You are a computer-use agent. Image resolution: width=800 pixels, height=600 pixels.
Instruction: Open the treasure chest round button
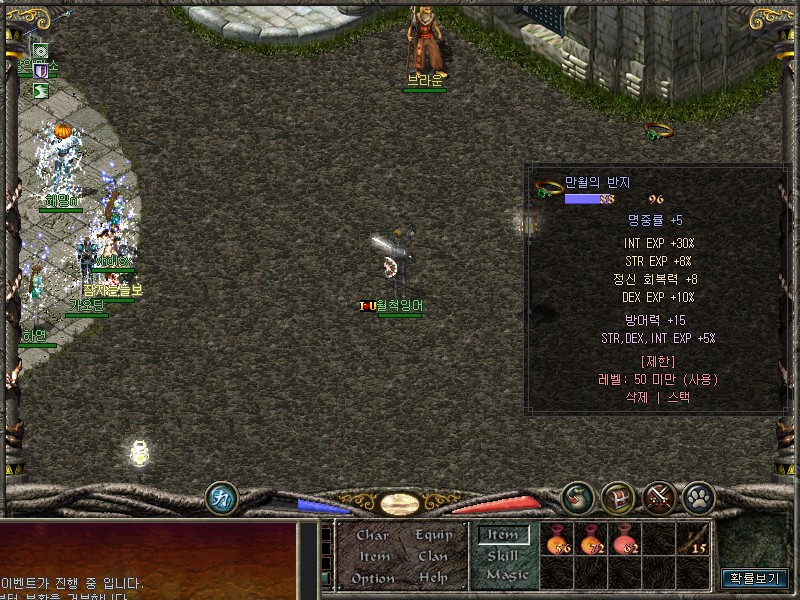point(618,496)
